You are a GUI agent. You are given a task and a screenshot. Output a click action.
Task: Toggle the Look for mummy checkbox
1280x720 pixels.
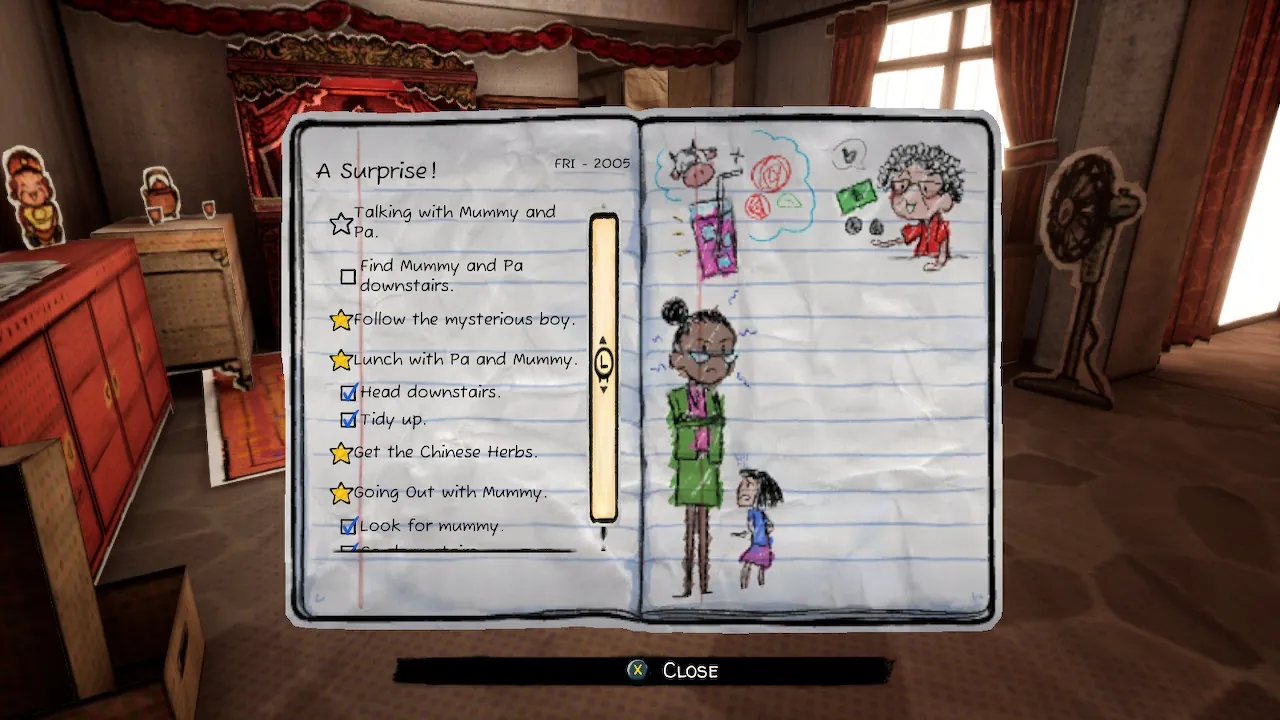[x=348, y=525]
